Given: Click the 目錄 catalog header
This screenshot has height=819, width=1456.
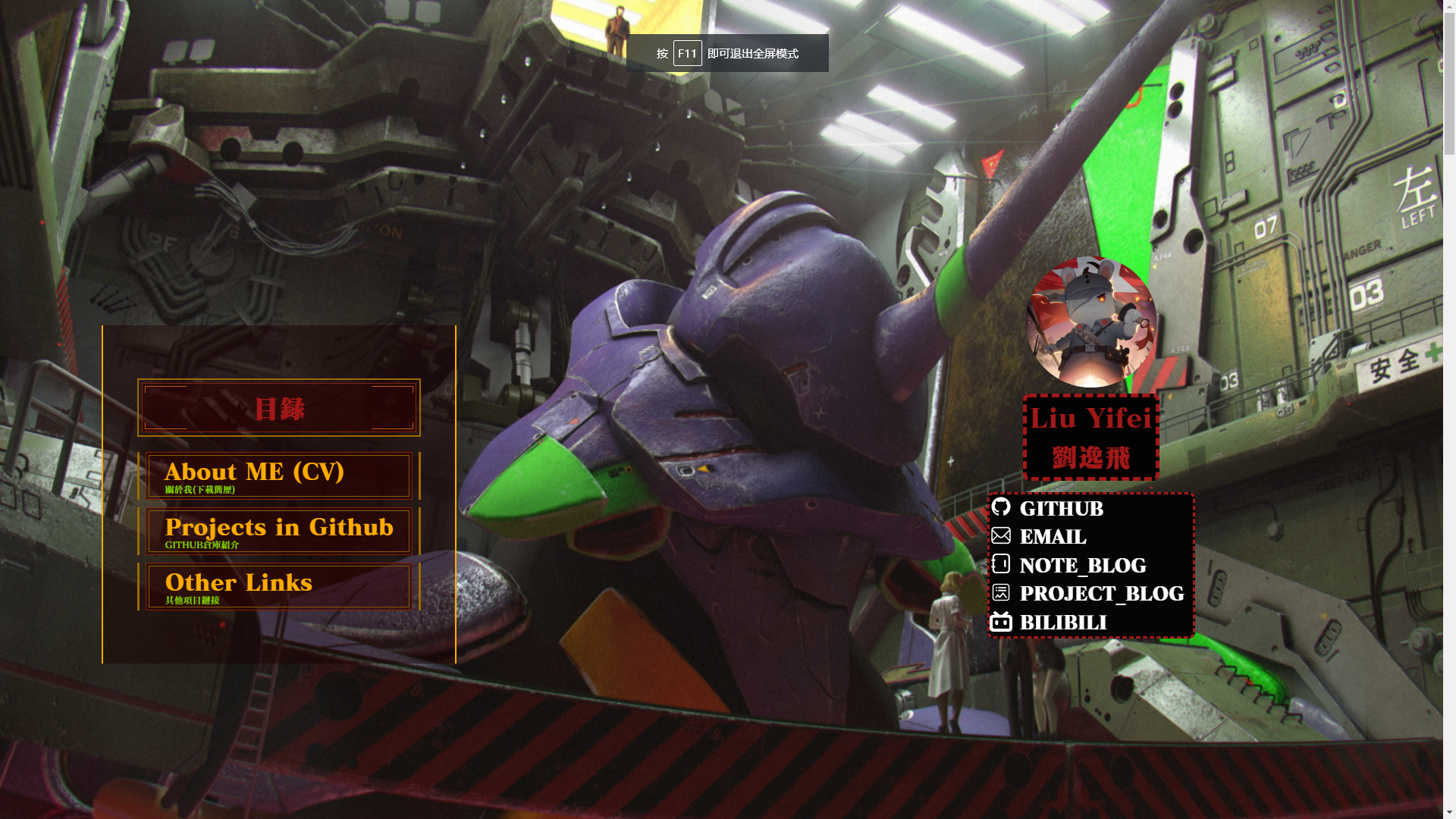Looking at the screenshot, I should 279,408.
